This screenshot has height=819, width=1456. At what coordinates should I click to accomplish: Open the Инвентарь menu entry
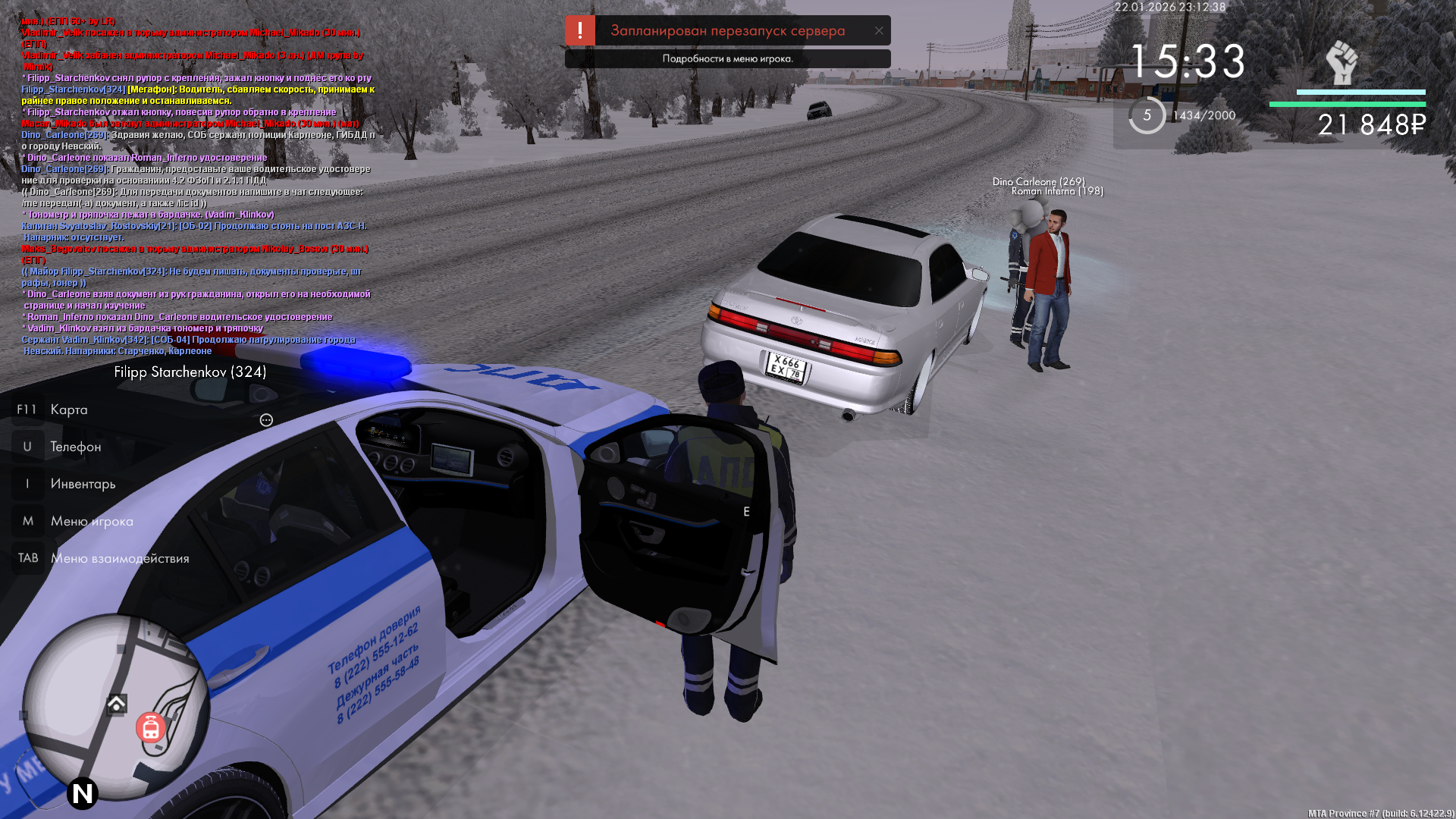[83, 484]
